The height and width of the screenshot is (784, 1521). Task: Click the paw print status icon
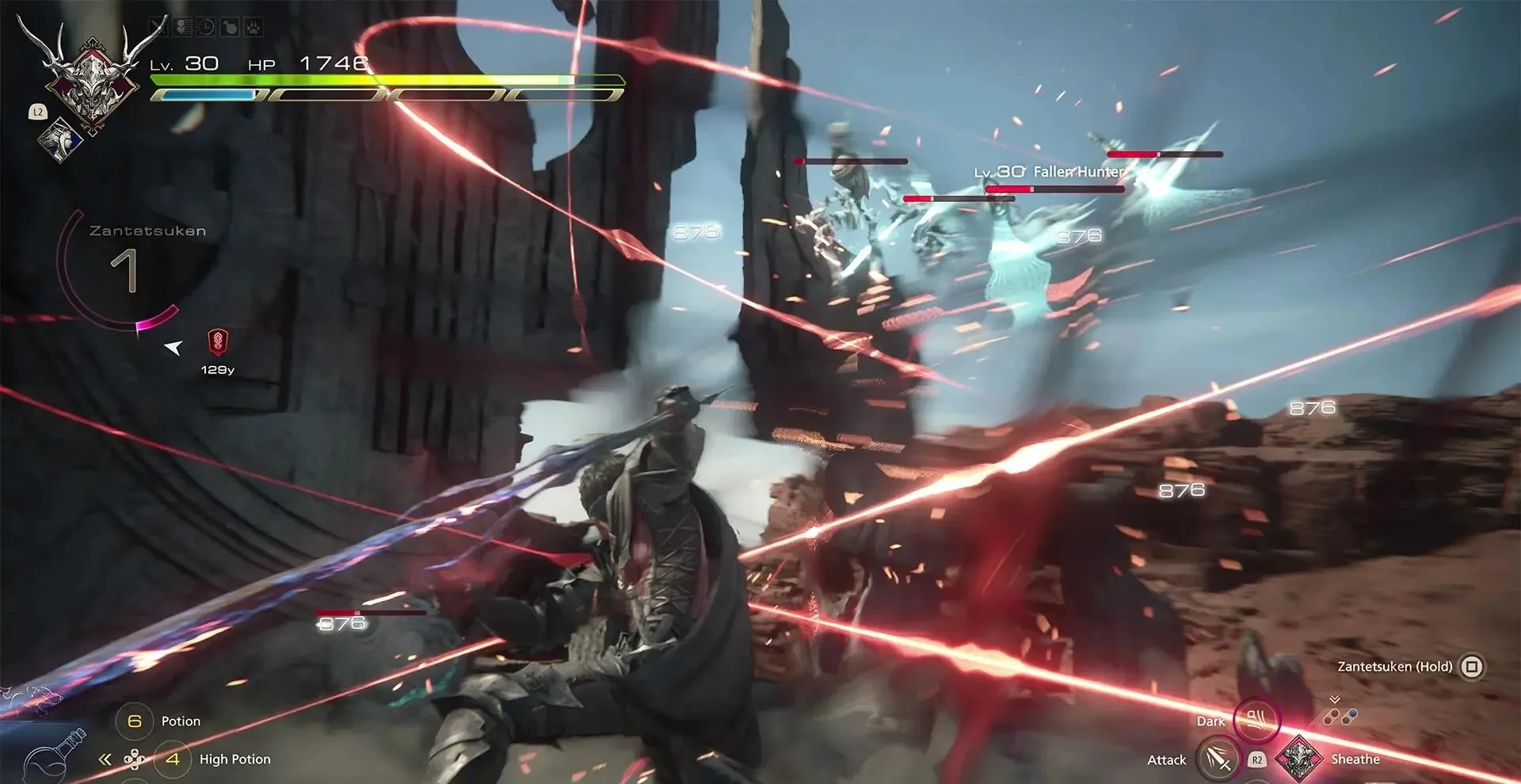253,28
